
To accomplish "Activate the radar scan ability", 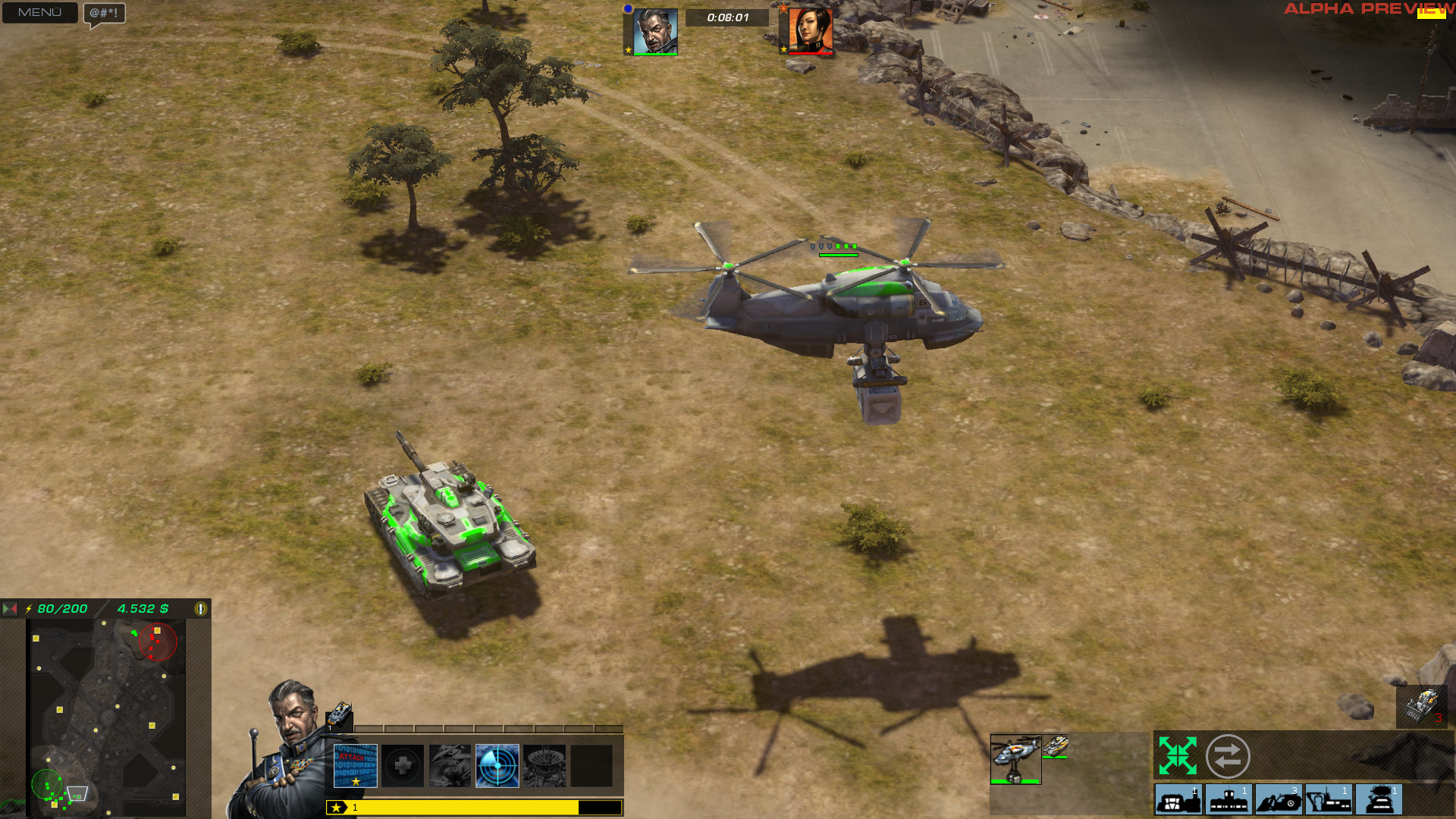I will pos(497,766).
